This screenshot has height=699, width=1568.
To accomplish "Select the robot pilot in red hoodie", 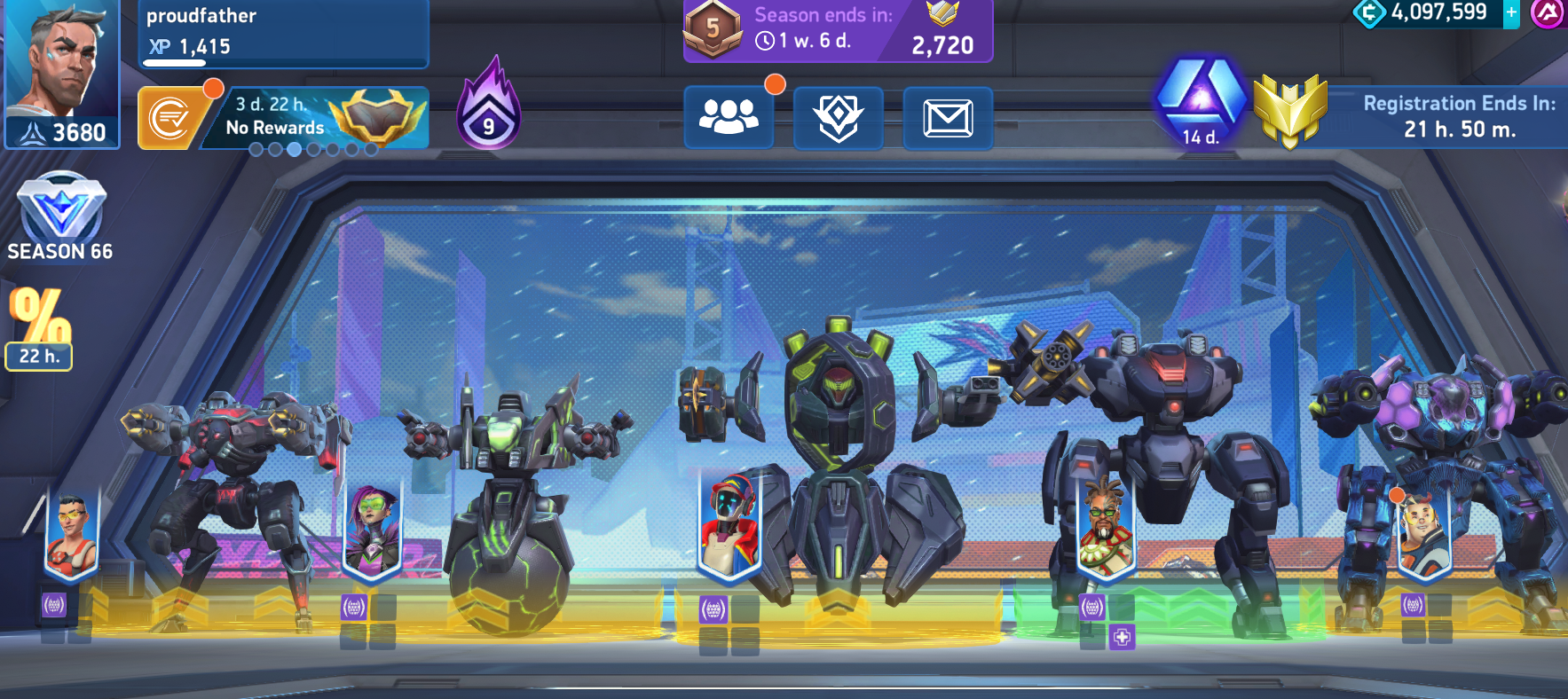I will [x=729, y=525].
